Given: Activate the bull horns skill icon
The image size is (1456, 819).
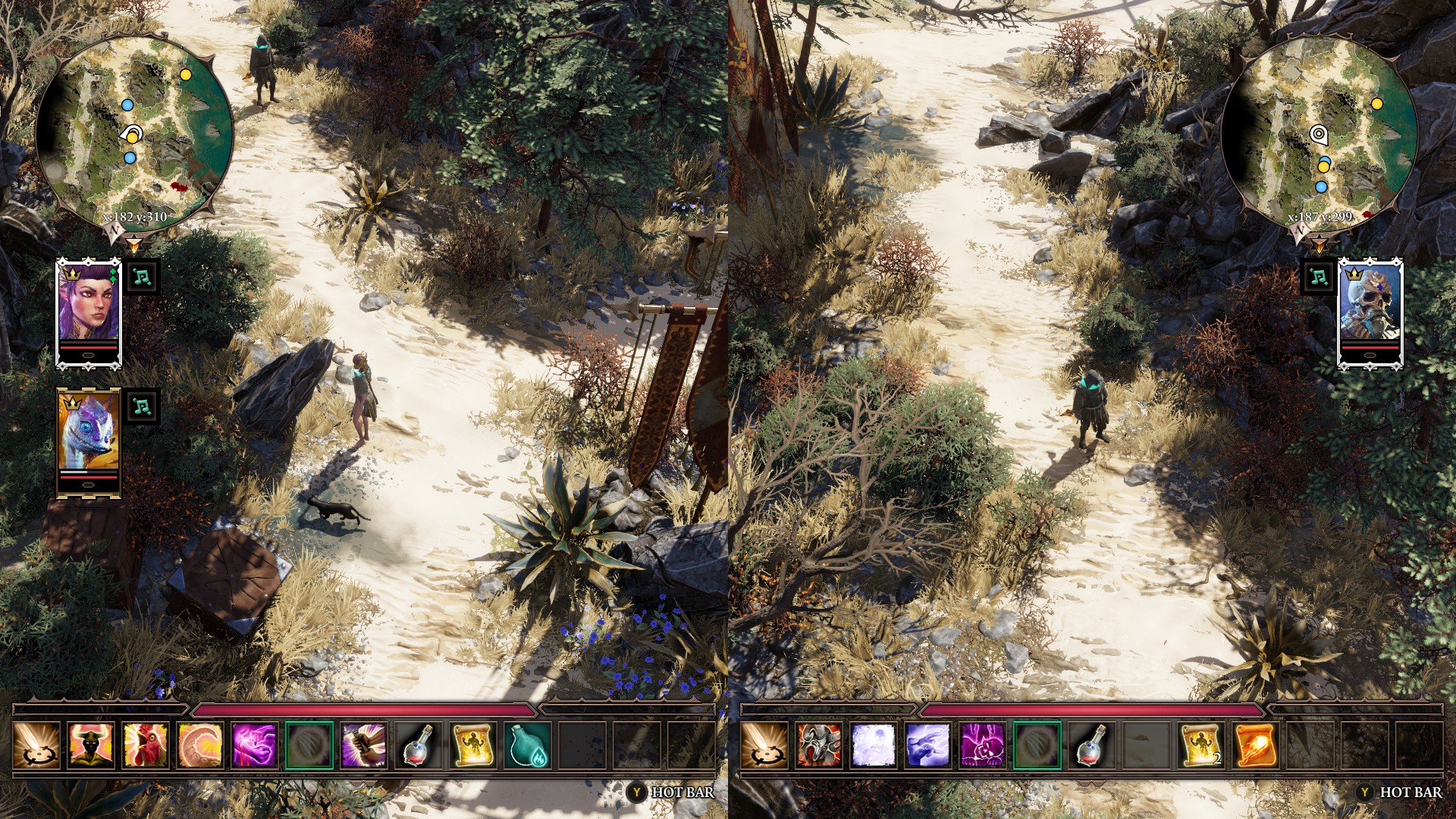Looking at the screenshot, I should tap(91, 745).
